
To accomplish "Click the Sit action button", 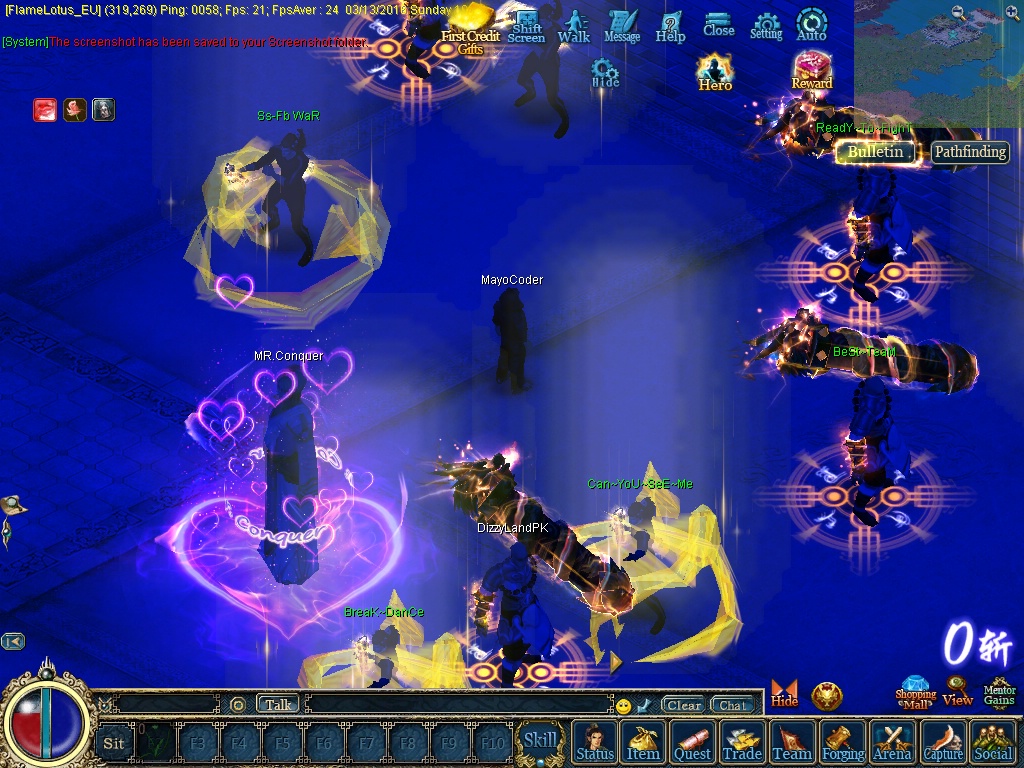I will coord(114,743).
